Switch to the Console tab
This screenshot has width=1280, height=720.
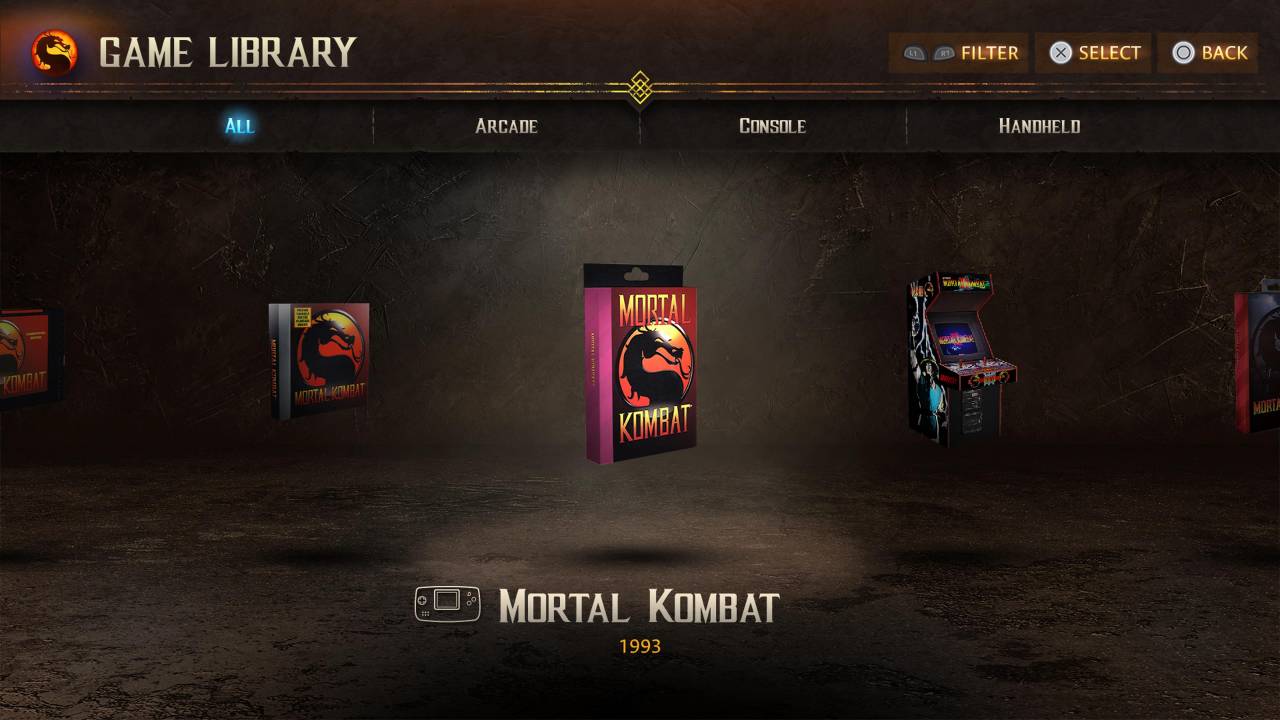[x=773, y=126]
